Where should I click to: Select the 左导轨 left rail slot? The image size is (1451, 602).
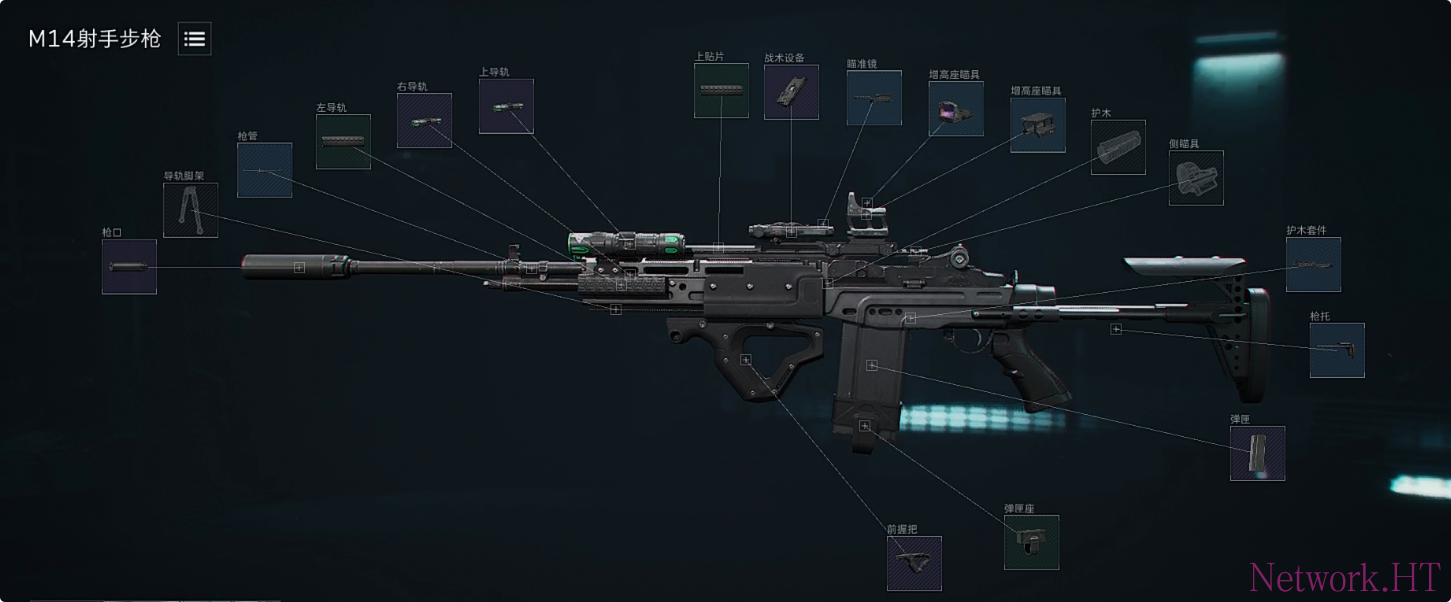click(343, 141)
